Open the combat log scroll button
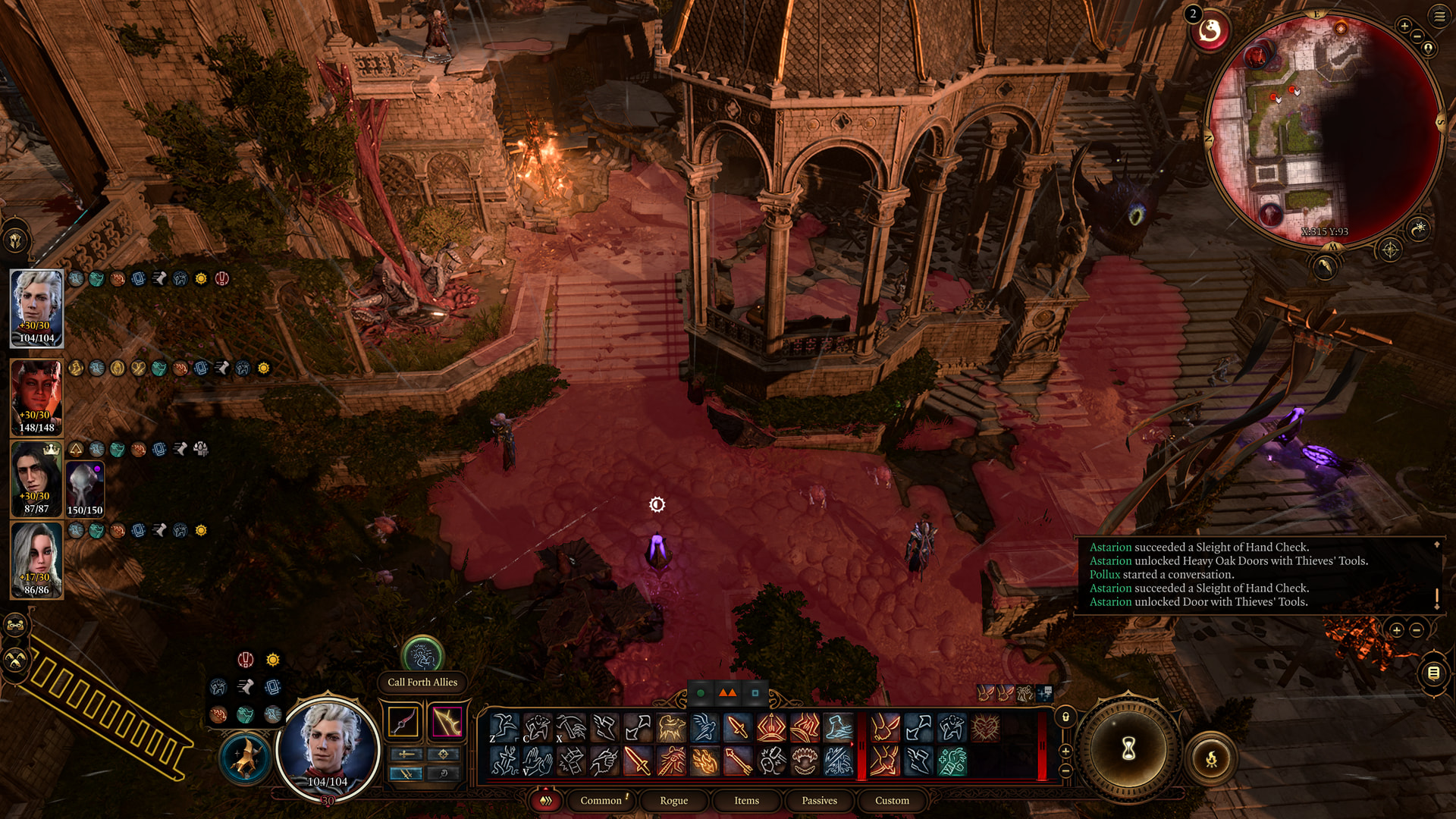 (x=1433, y=673)
